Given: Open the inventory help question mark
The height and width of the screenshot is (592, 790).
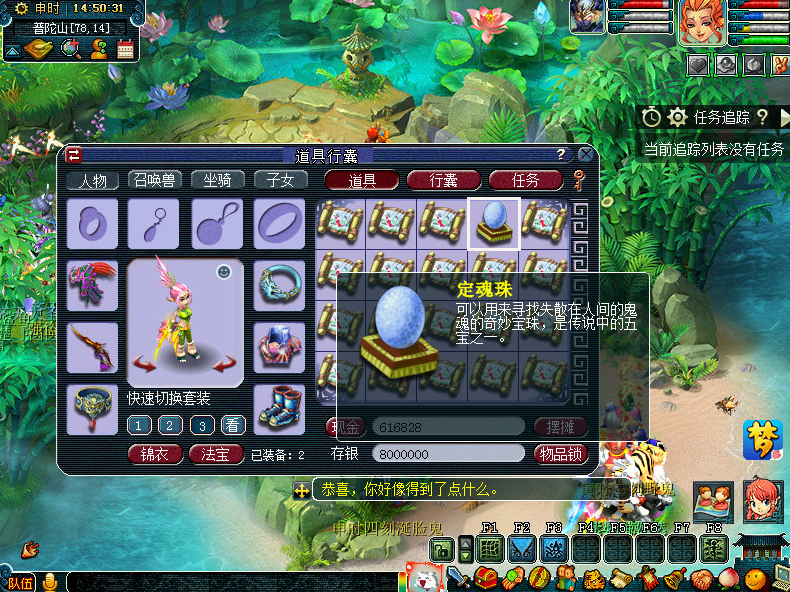Looking at the screenshot, I should click(562, 154).
